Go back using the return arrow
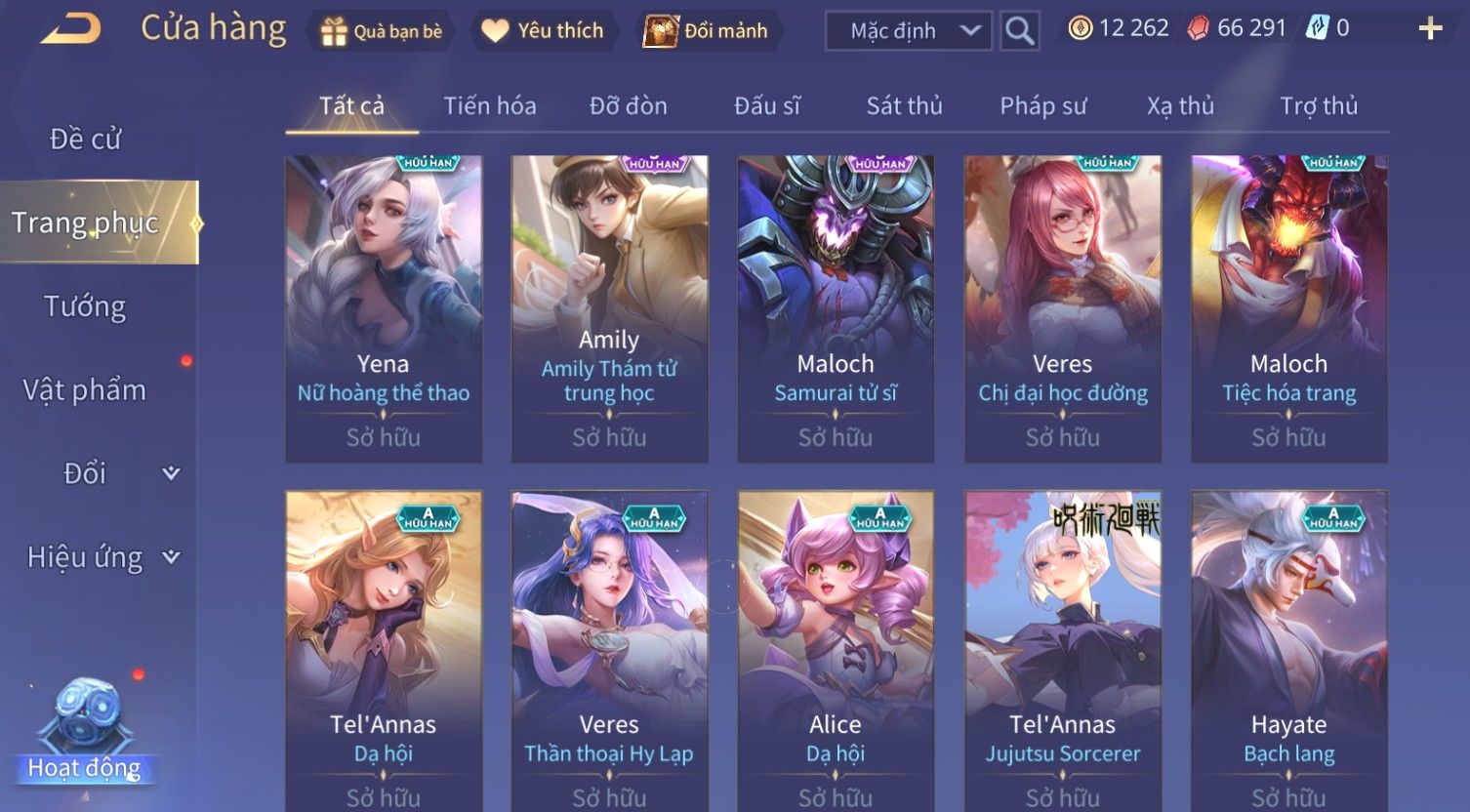Image resolution: width=1470 pixels, height=812 pixels. coord(70,29)
